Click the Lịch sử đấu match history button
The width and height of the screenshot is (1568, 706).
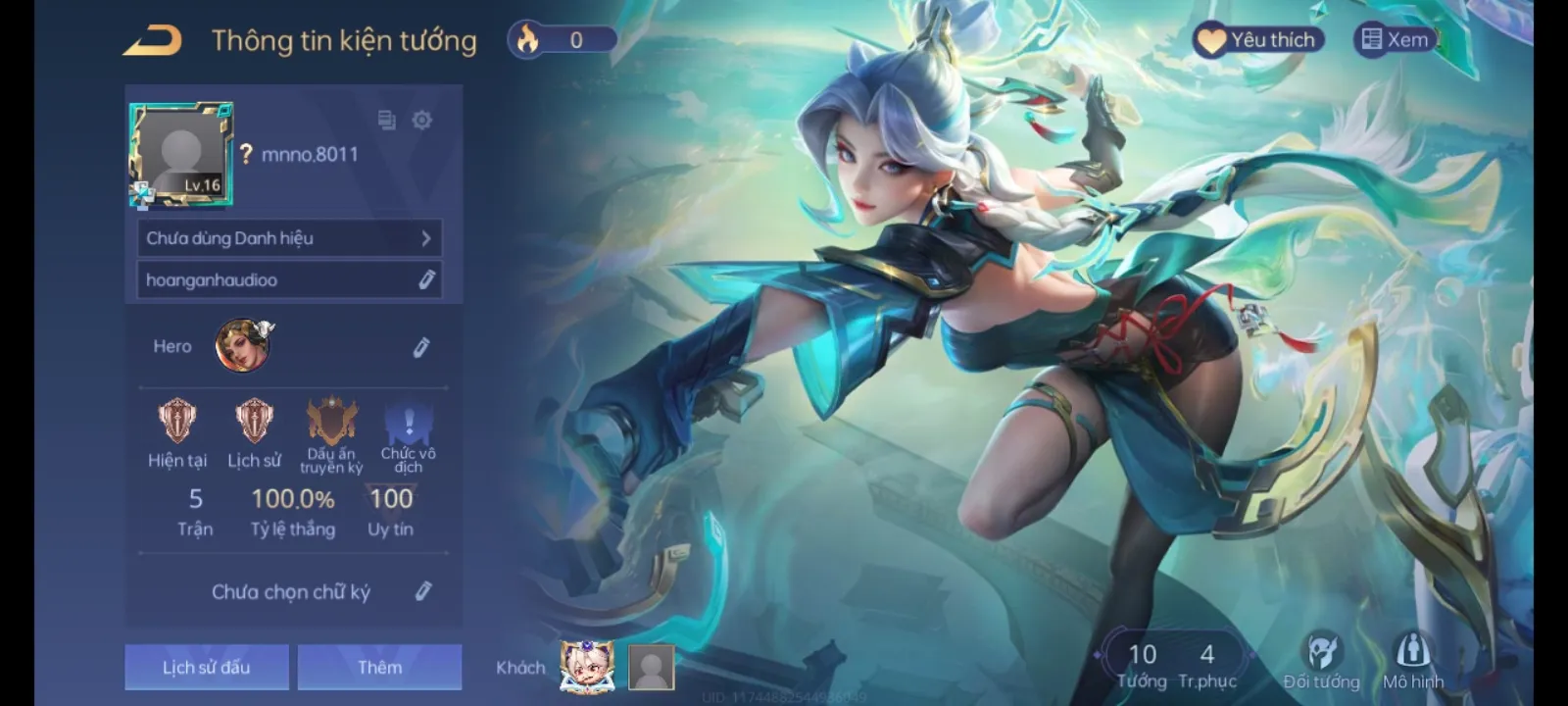click(206, 666)
